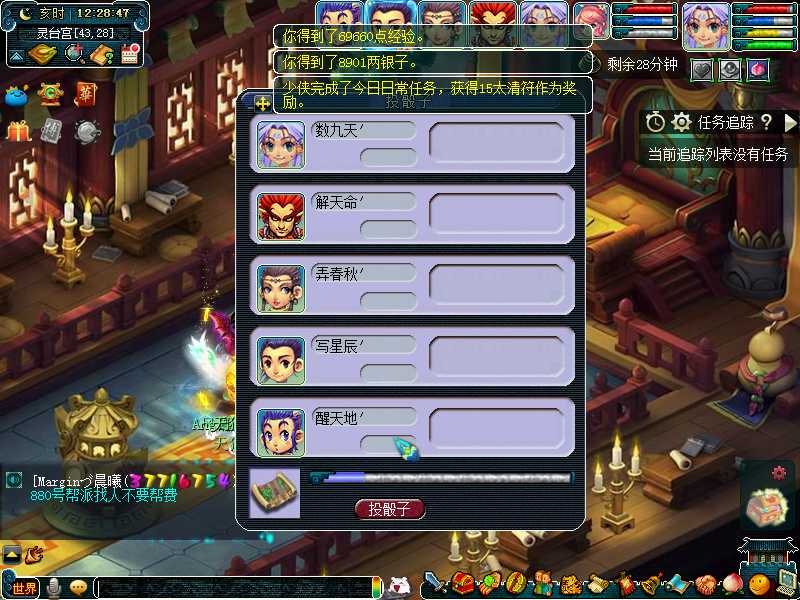Click the peach buff icon below portrait
This screenshot has width=800, height=600.
758,69
